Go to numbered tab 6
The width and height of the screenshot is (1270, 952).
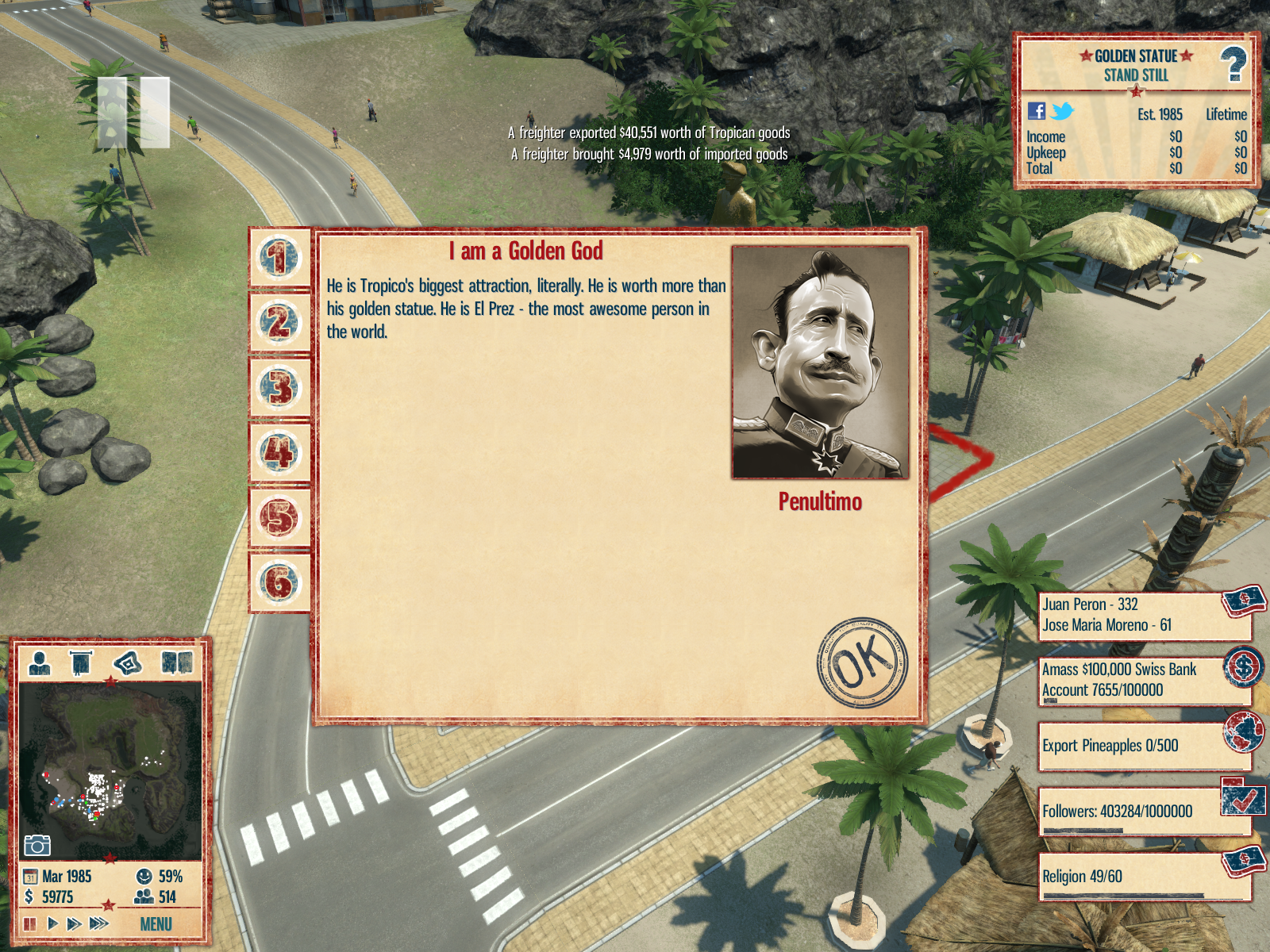(279, 583)
